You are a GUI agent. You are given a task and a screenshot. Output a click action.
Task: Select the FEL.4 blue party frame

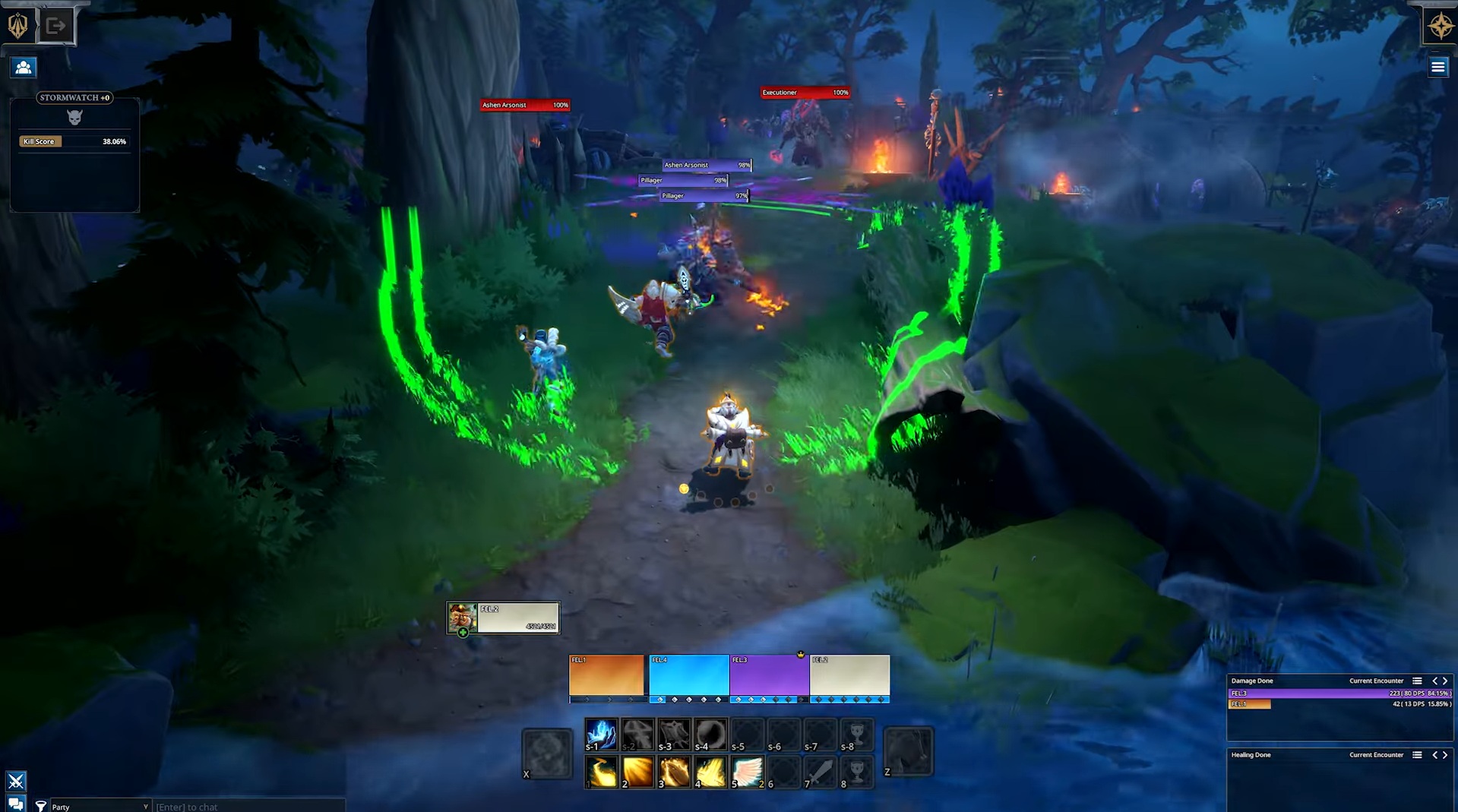point(688,676)
